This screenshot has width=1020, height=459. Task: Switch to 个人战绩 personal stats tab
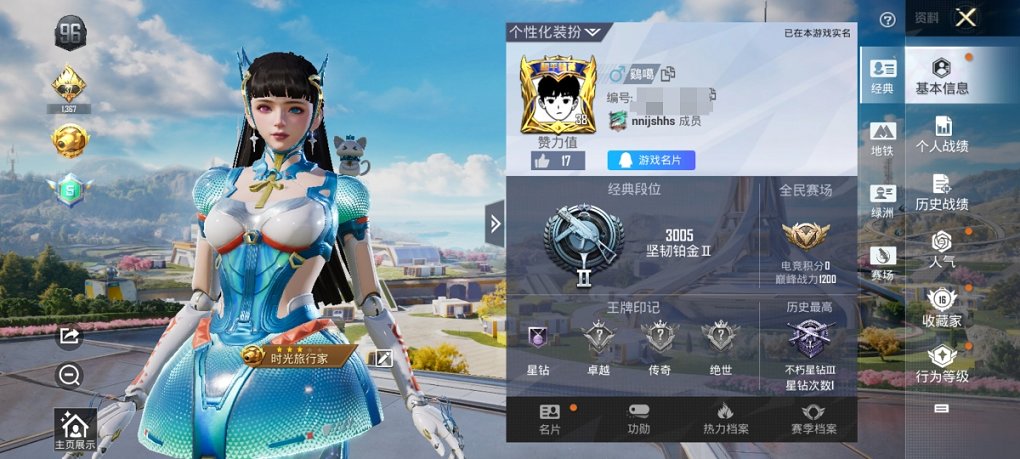point(942,134)
